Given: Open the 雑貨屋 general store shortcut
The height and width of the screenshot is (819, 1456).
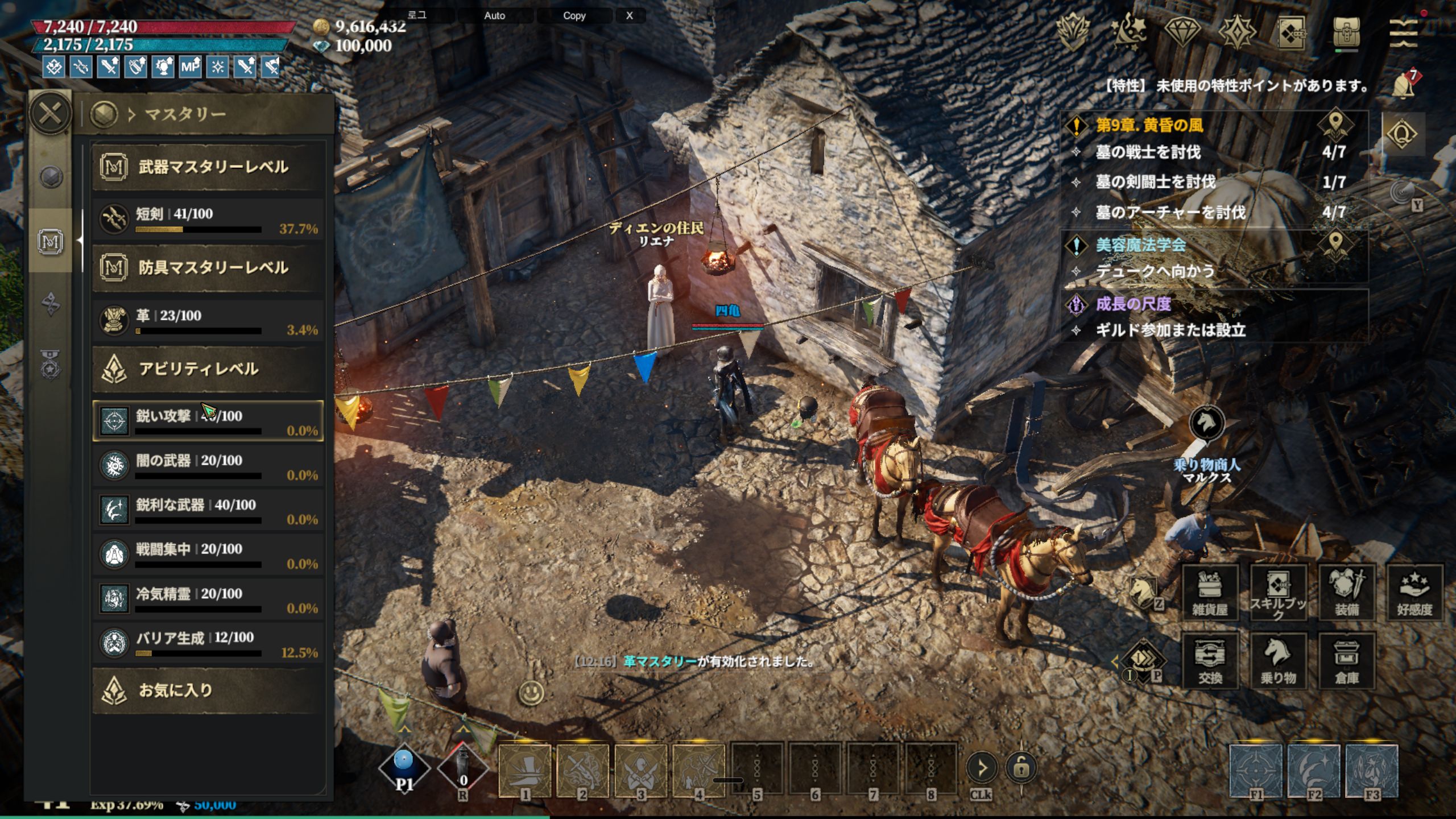Looking at the screenshot, I should [1210, 592].
